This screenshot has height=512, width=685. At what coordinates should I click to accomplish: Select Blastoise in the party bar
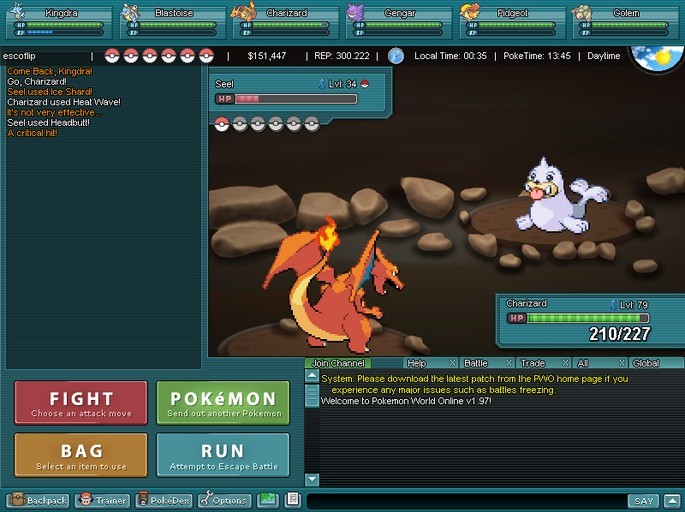pyautogui.click(x=170, y=20)
